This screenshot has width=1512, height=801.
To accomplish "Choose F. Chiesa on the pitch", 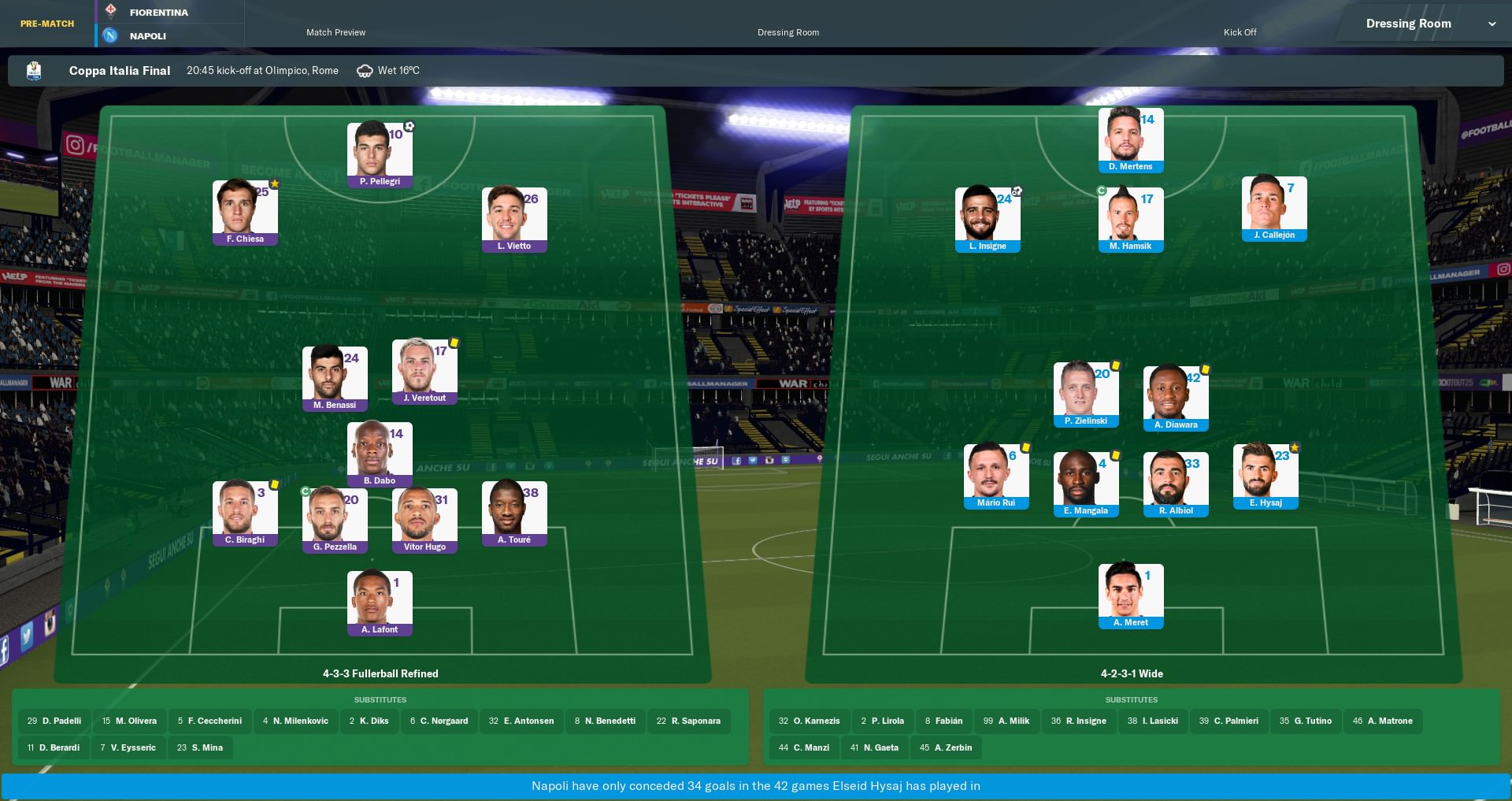I will (x=245, y=213).
